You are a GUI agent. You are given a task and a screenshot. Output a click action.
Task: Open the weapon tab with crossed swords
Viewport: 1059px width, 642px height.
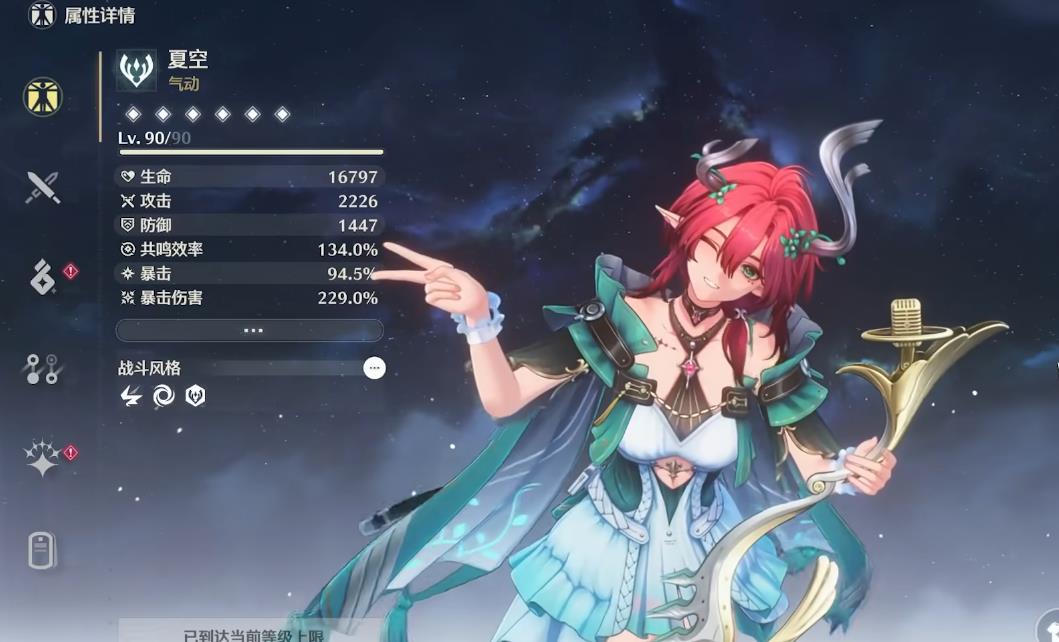[43, 187]
